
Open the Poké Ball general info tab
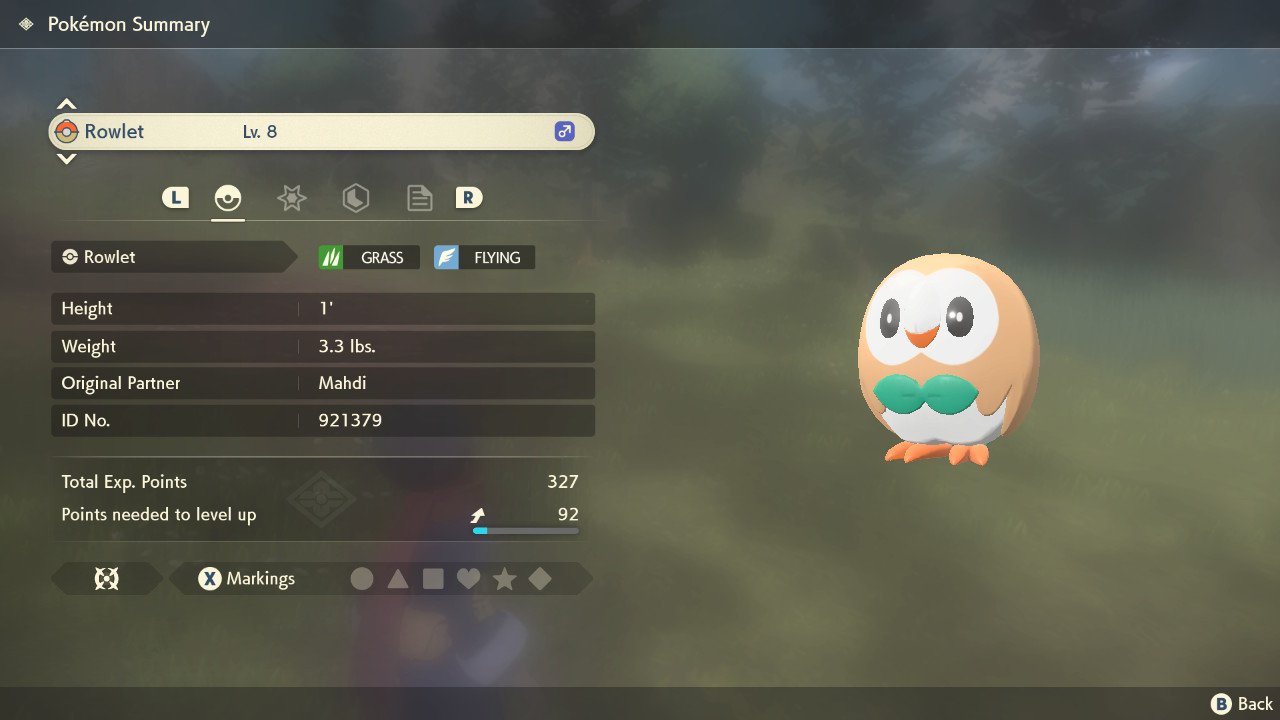pyautogui.click(x=228, y=198)
